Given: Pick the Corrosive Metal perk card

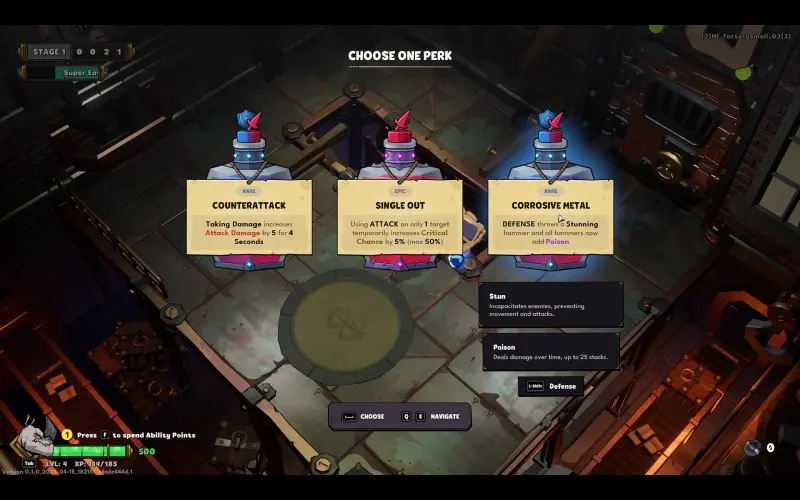Looking at the screenshot, I should click(550, 217).
